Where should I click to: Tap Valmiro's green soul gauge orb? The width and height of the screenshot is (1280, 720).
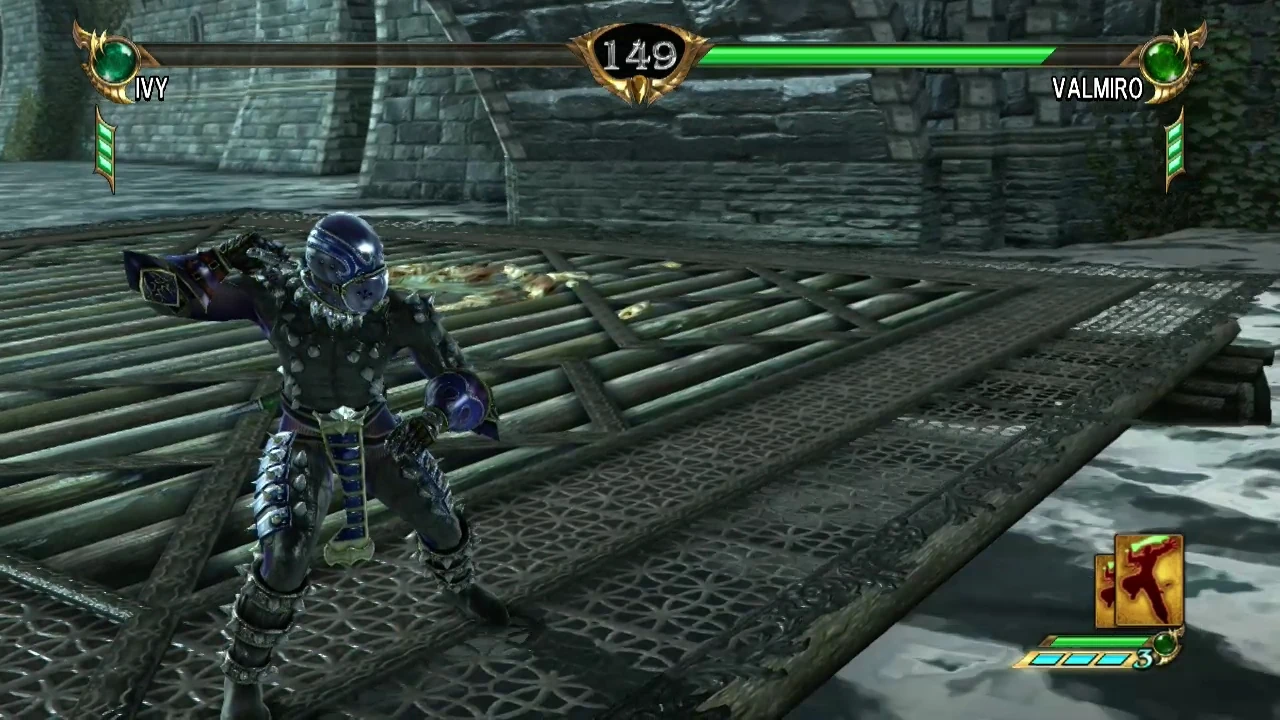[x=1163, y=57]
